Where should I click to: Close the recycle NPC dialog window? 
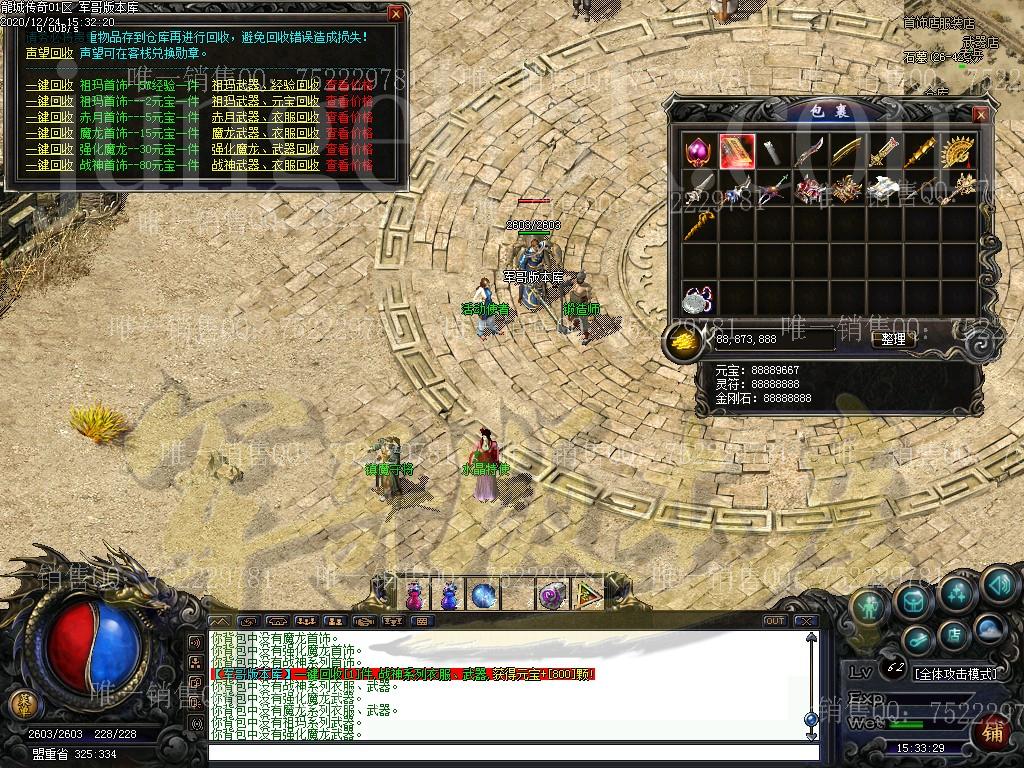pos(396,14)
